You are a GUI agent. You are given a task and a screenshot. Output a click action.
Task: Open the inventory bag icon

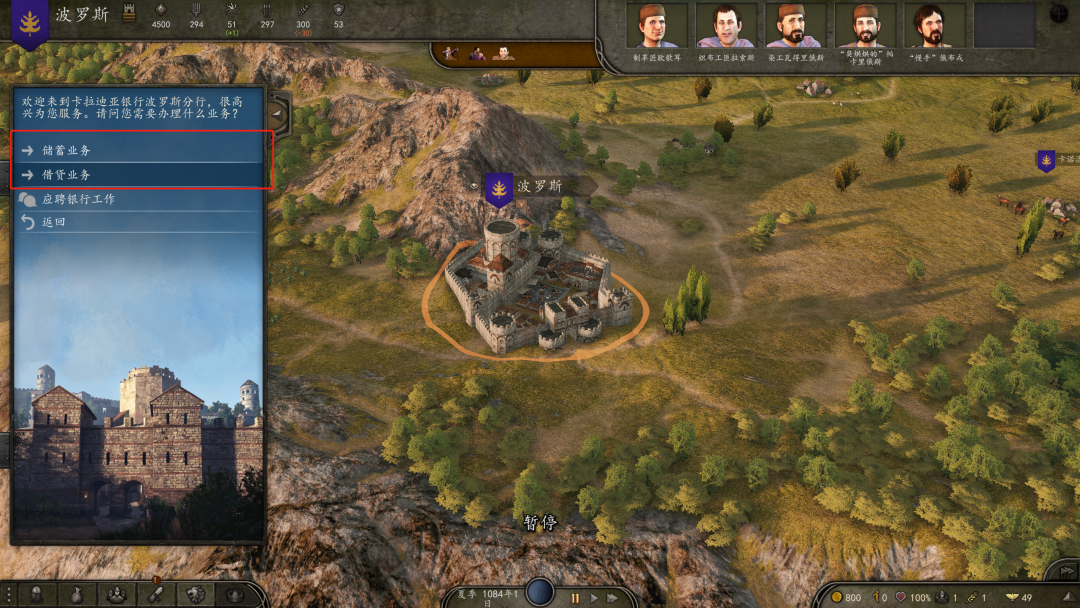[76, 595]
